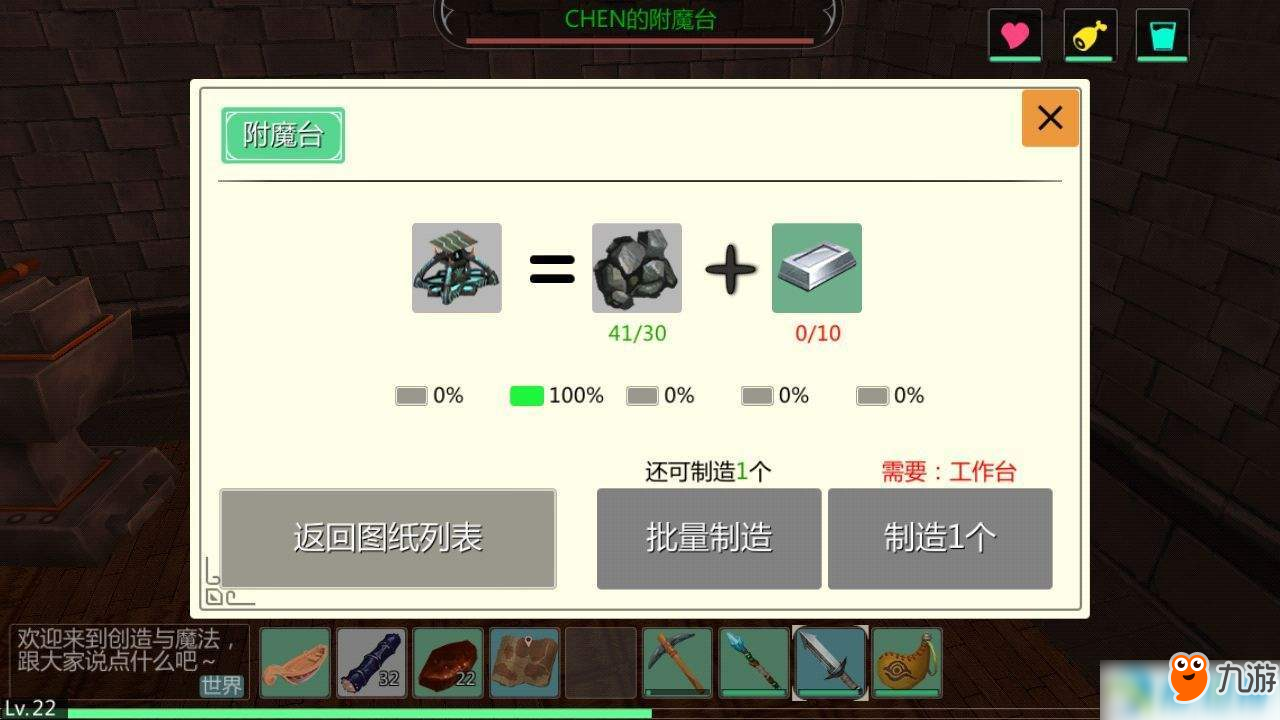Viewport: 1280px width, 720px height.
Task: Select the enchanting table product icon
Action: tap(456, 267)
